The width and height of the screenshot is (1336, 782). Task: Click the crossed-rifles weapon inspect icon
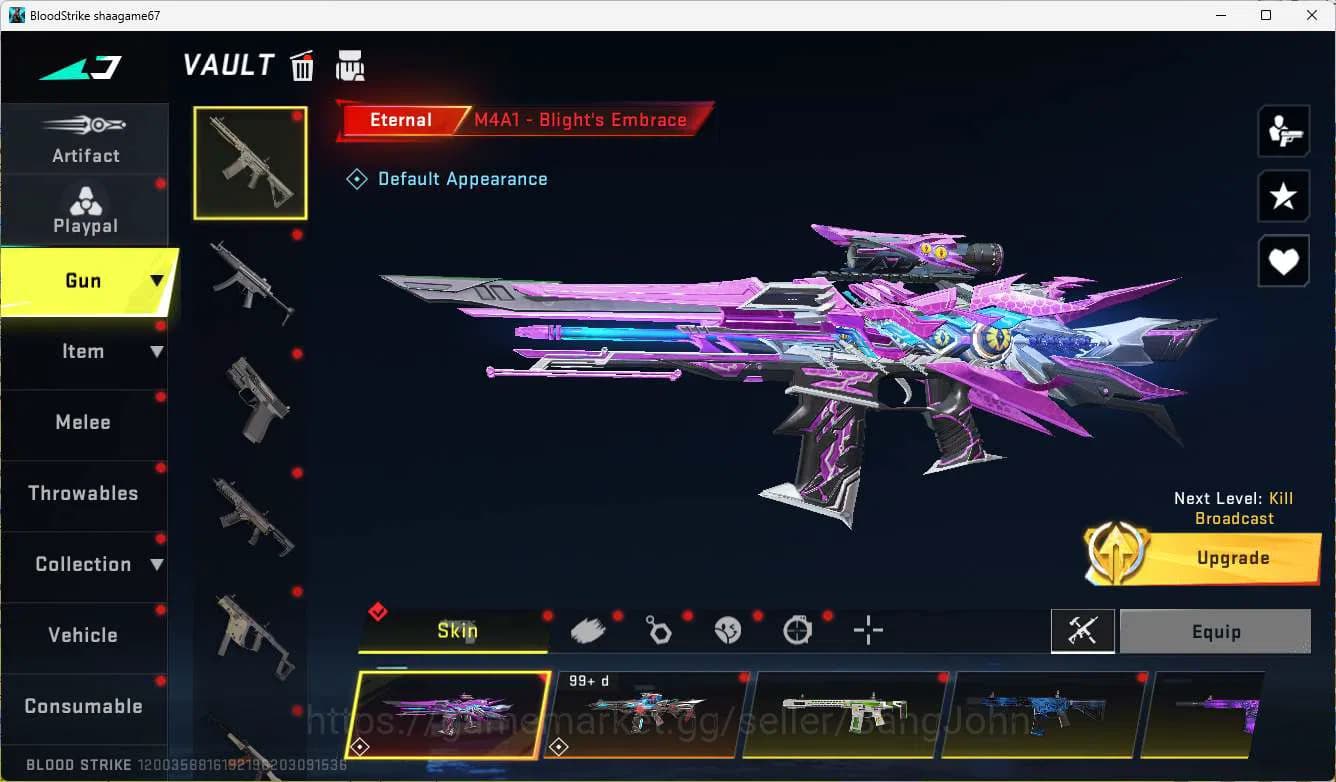[x=1083, y=631]
